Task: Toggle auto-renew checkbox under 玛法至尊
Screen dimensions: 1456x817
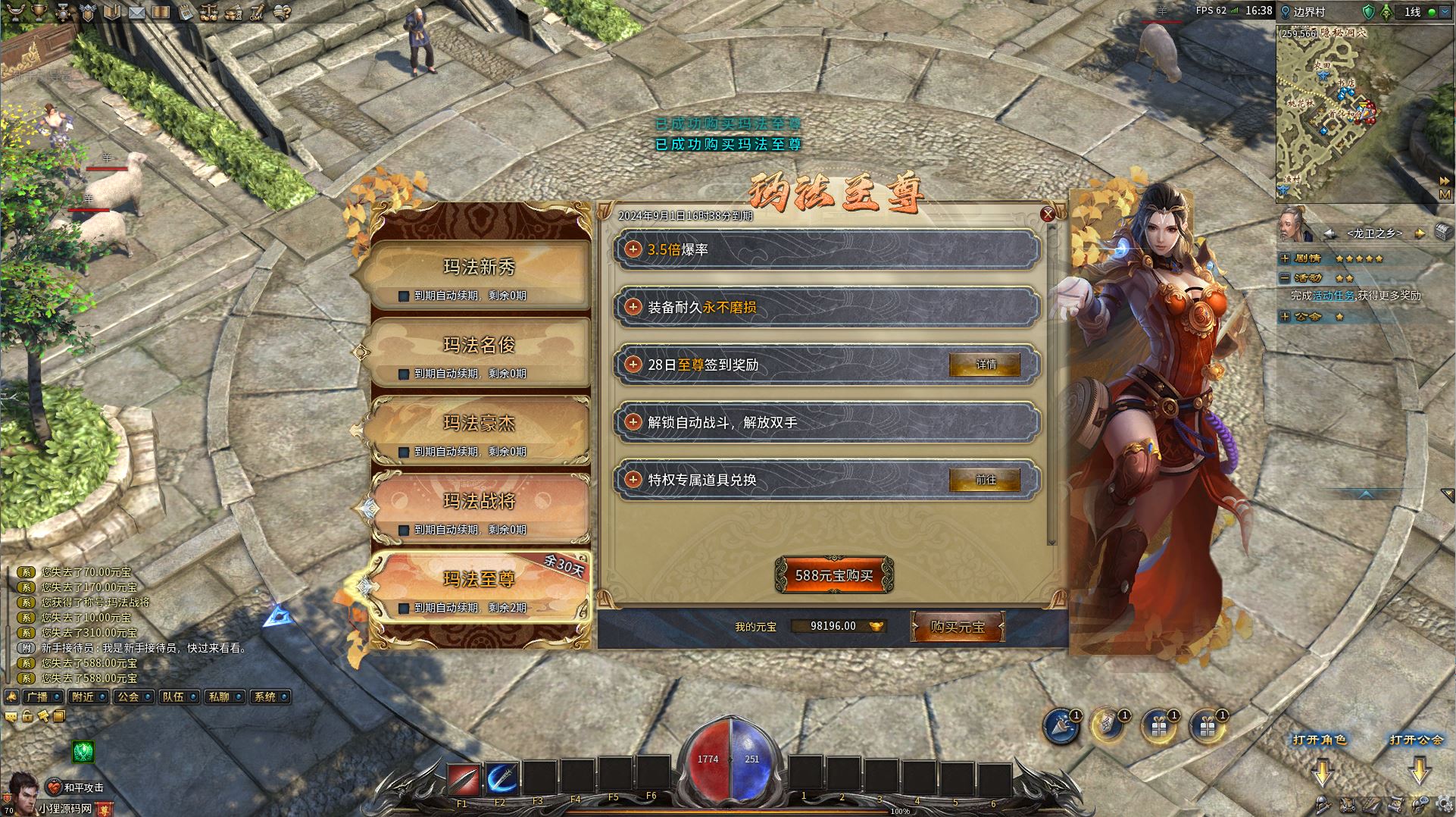Action: click(404, 608)
